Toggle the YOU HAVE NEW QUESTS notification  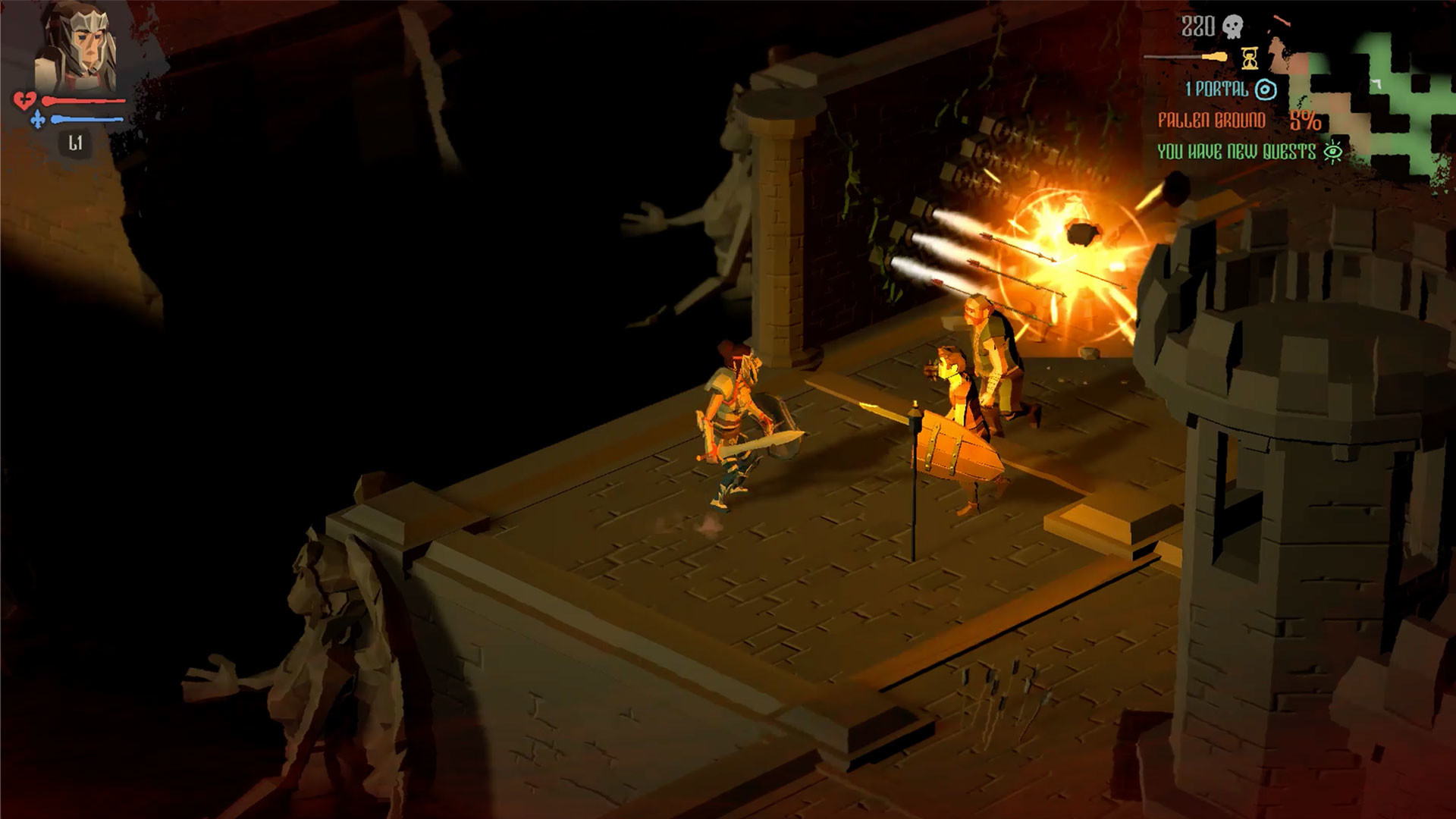(1237, 151)
